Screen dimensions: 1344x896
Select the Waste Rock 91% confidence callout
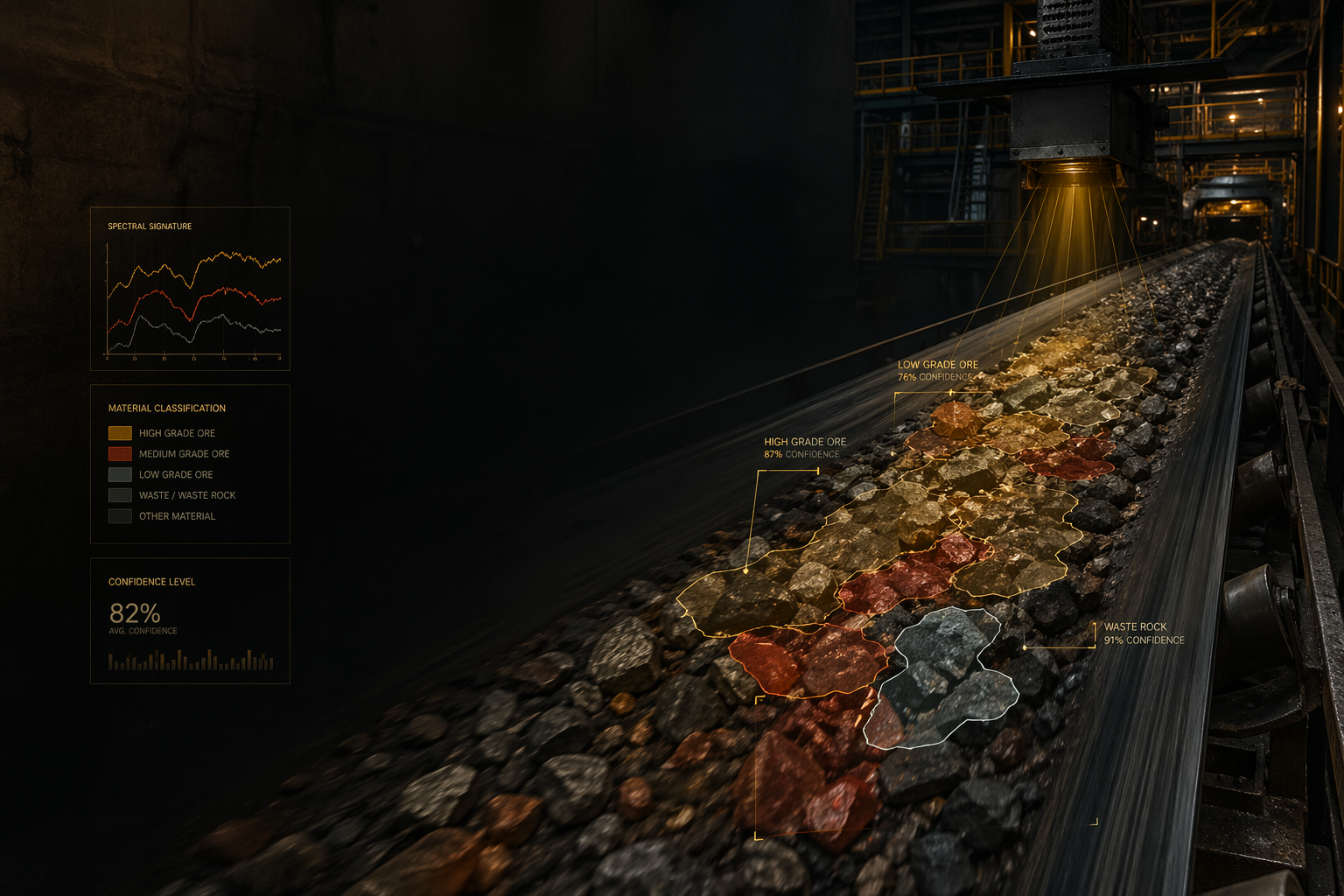[x=1144, y=633]
